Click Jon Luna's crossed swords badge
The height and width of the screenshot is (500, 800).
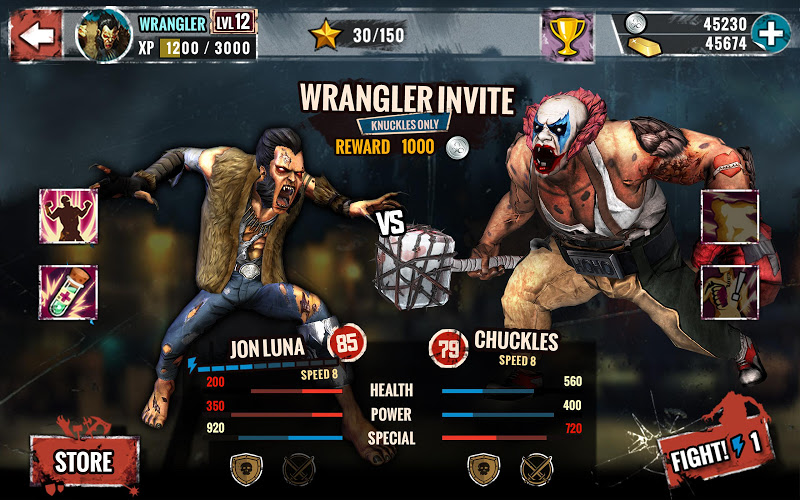[298, 465]
